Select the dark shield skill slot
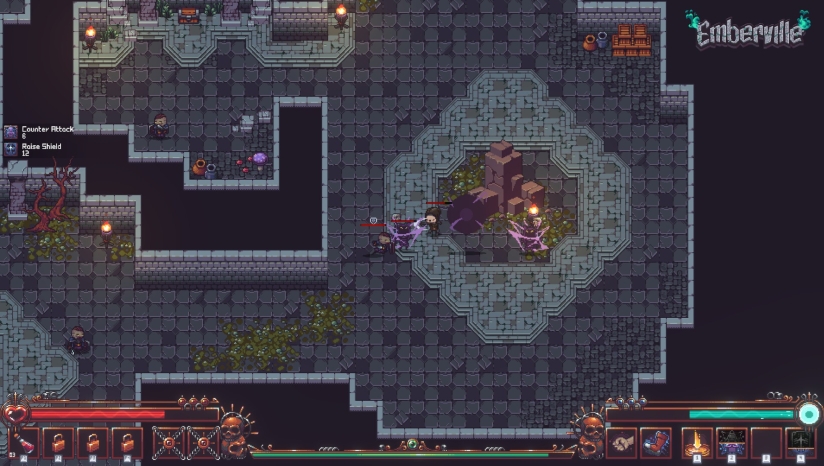824x466 pixels. [x=800, y=441]
